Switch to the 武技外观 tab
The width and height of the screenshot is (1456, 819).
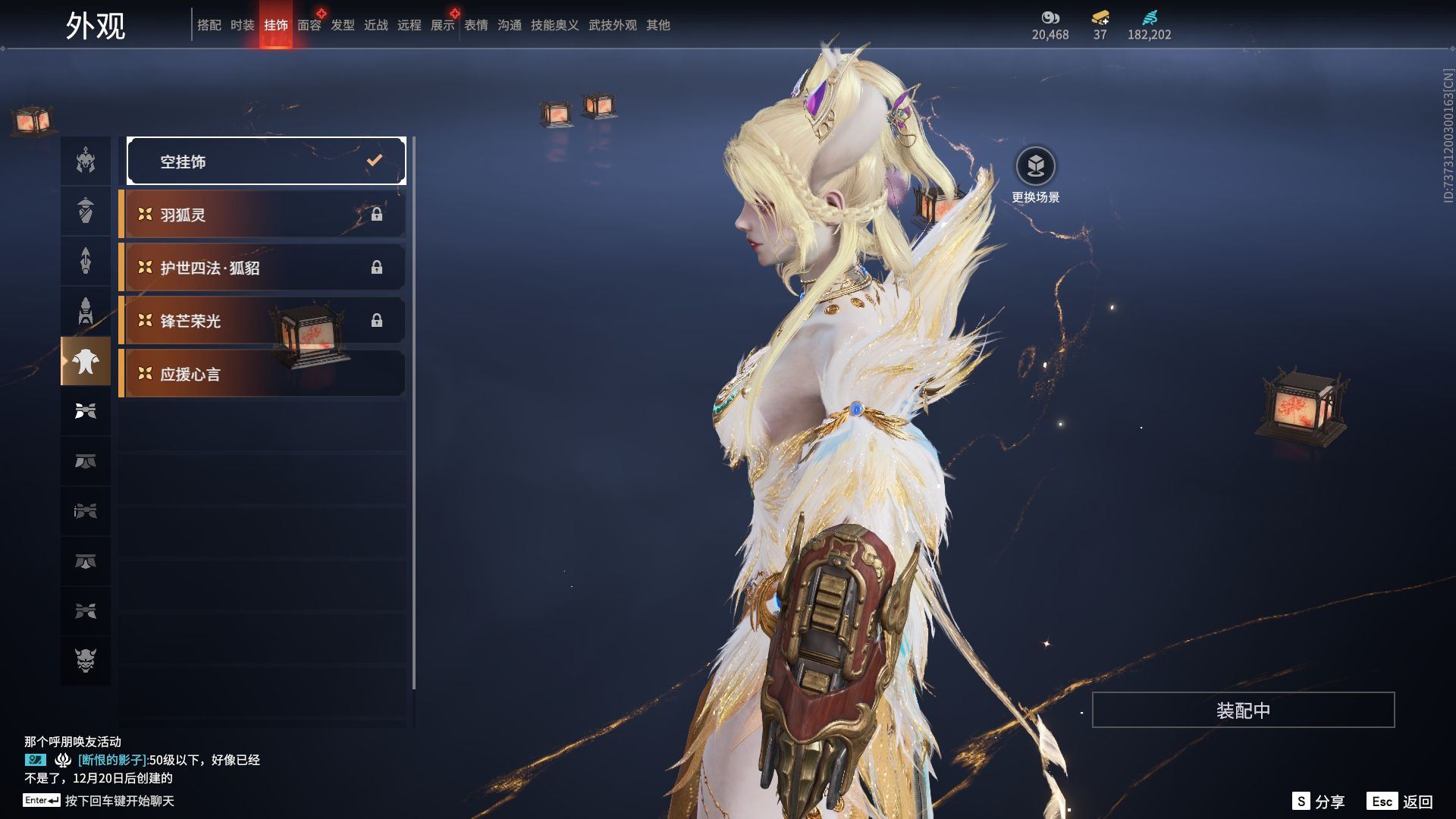click(612, 25)
